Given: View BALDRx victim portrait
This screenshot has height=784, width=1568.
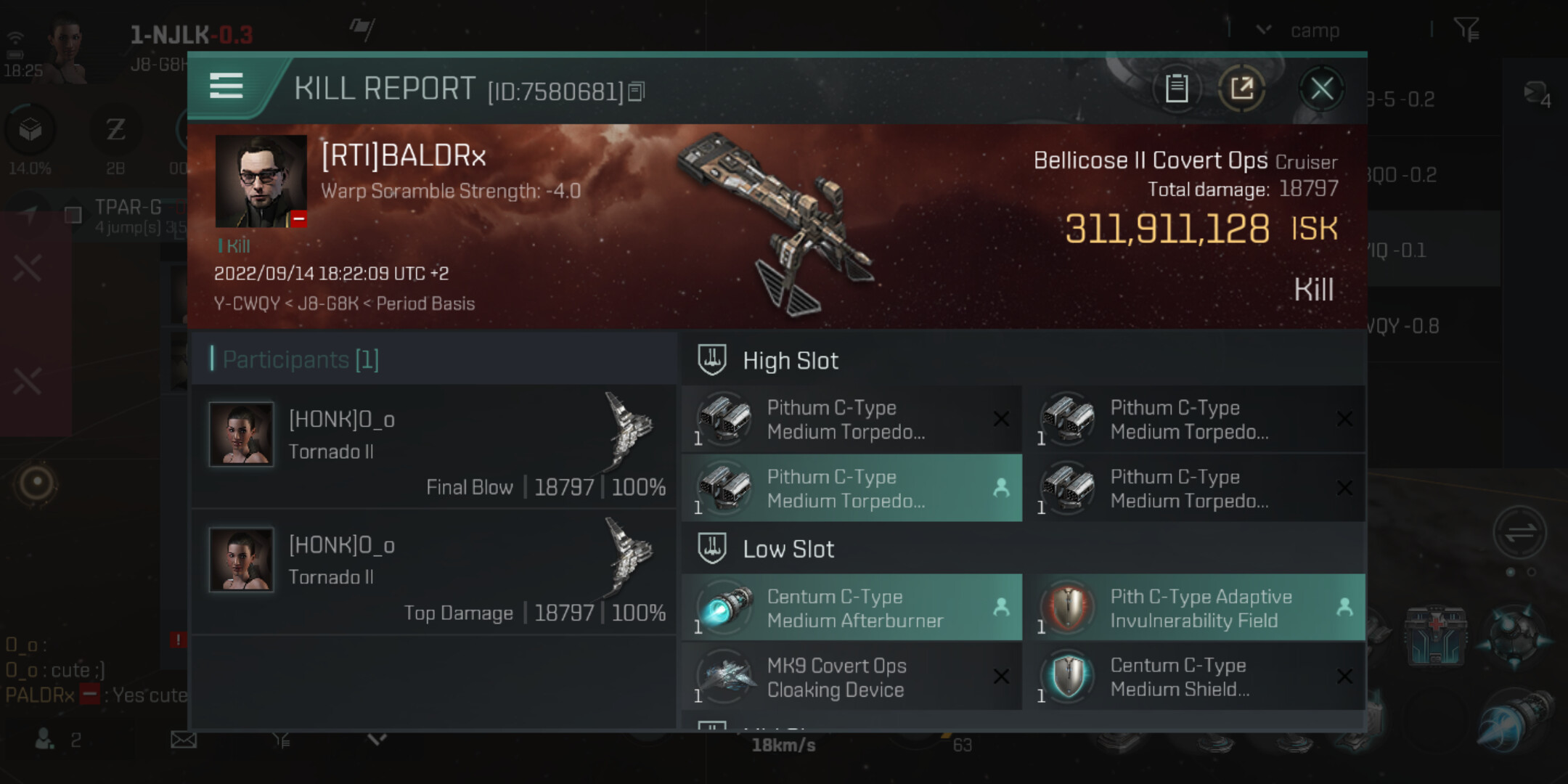Looking at the screenshot, I should point(261,181).
